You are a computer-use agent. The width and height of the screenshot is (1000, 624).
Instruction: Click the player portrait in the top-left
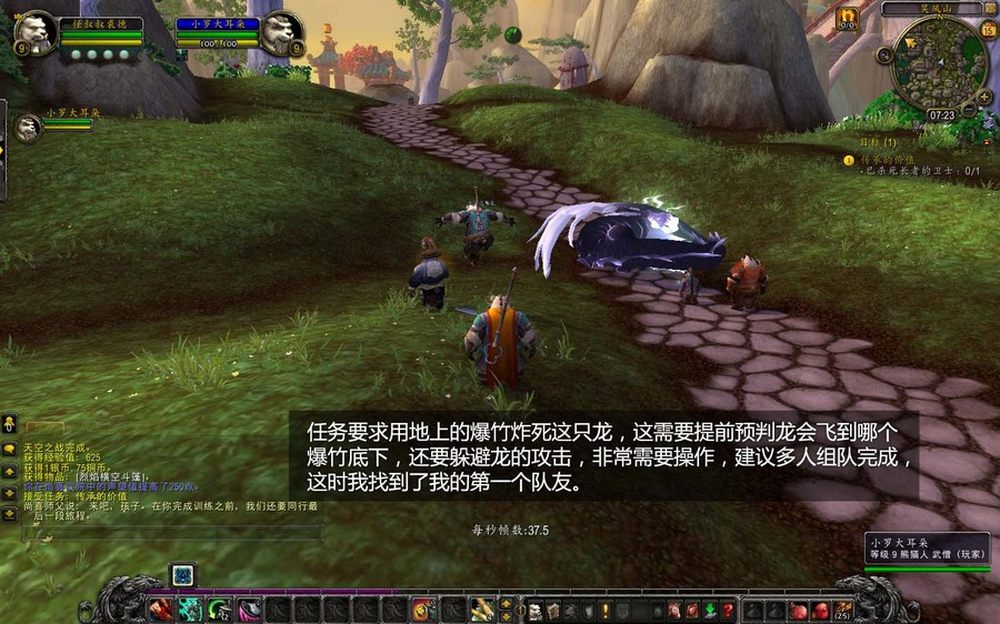pyautogui.click(x=34, y=33)
